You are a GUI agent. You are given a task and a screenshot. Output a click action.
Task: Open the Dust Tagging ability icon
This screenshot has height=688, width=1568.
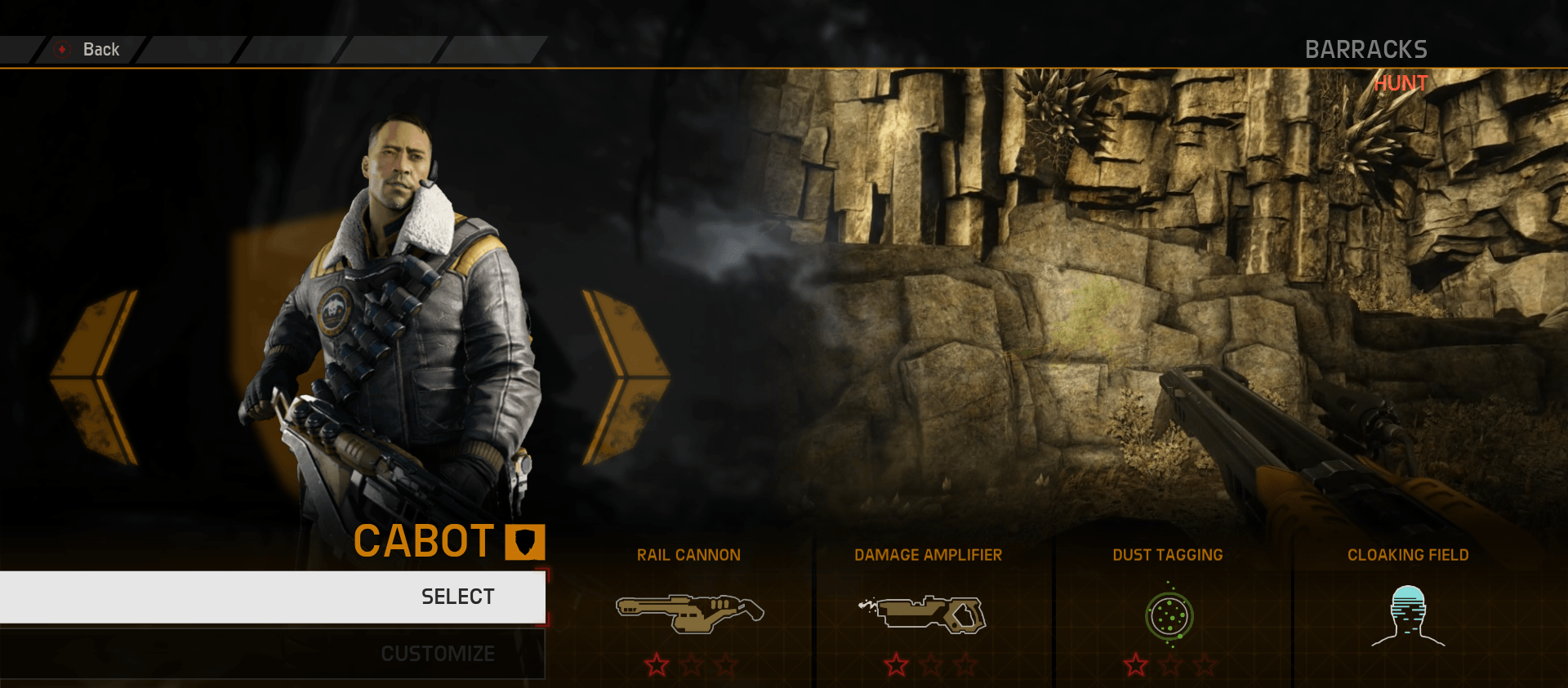click(x=1169, y=616)
